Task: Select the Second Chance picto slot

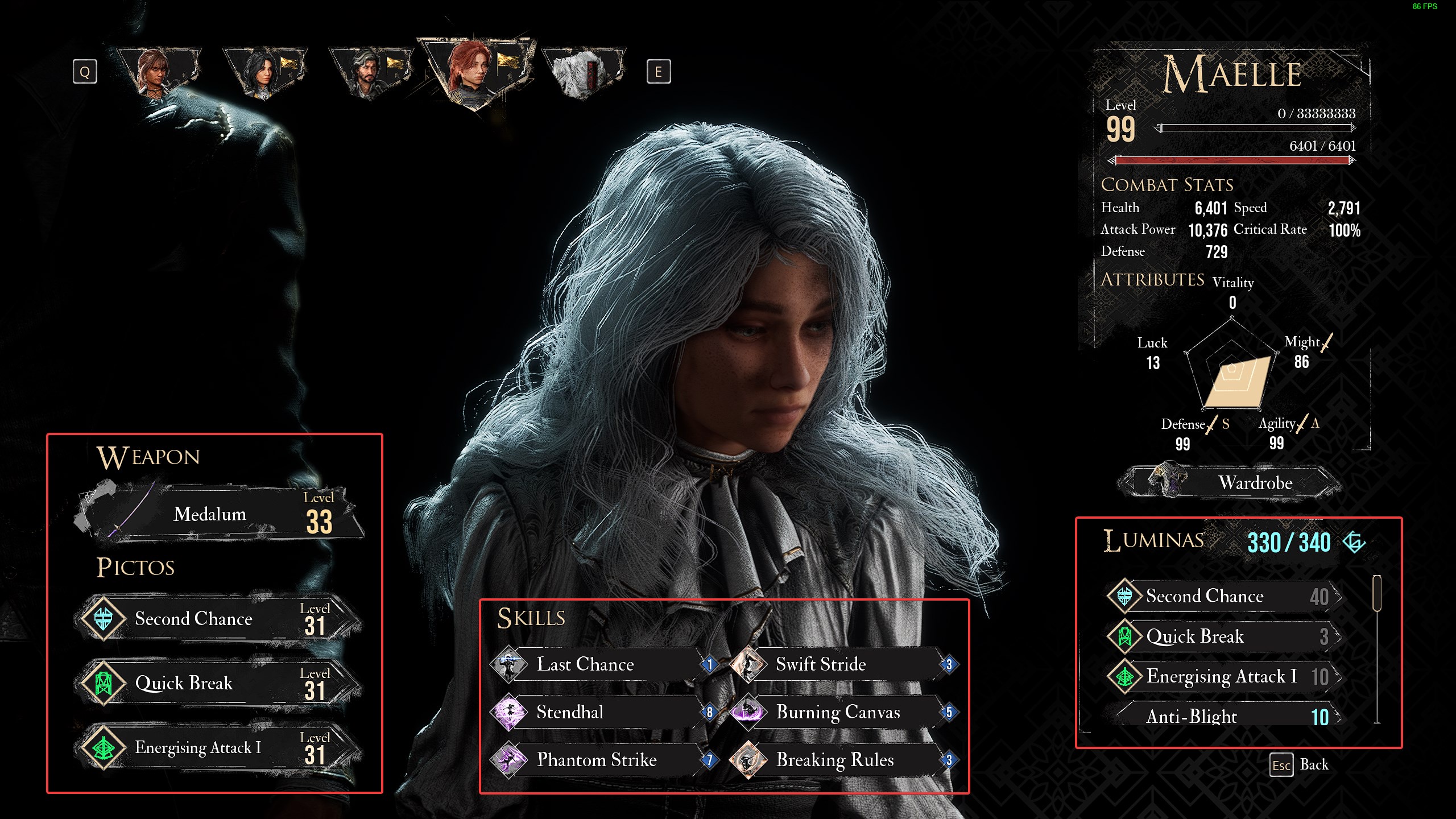Action: point(218,619)
